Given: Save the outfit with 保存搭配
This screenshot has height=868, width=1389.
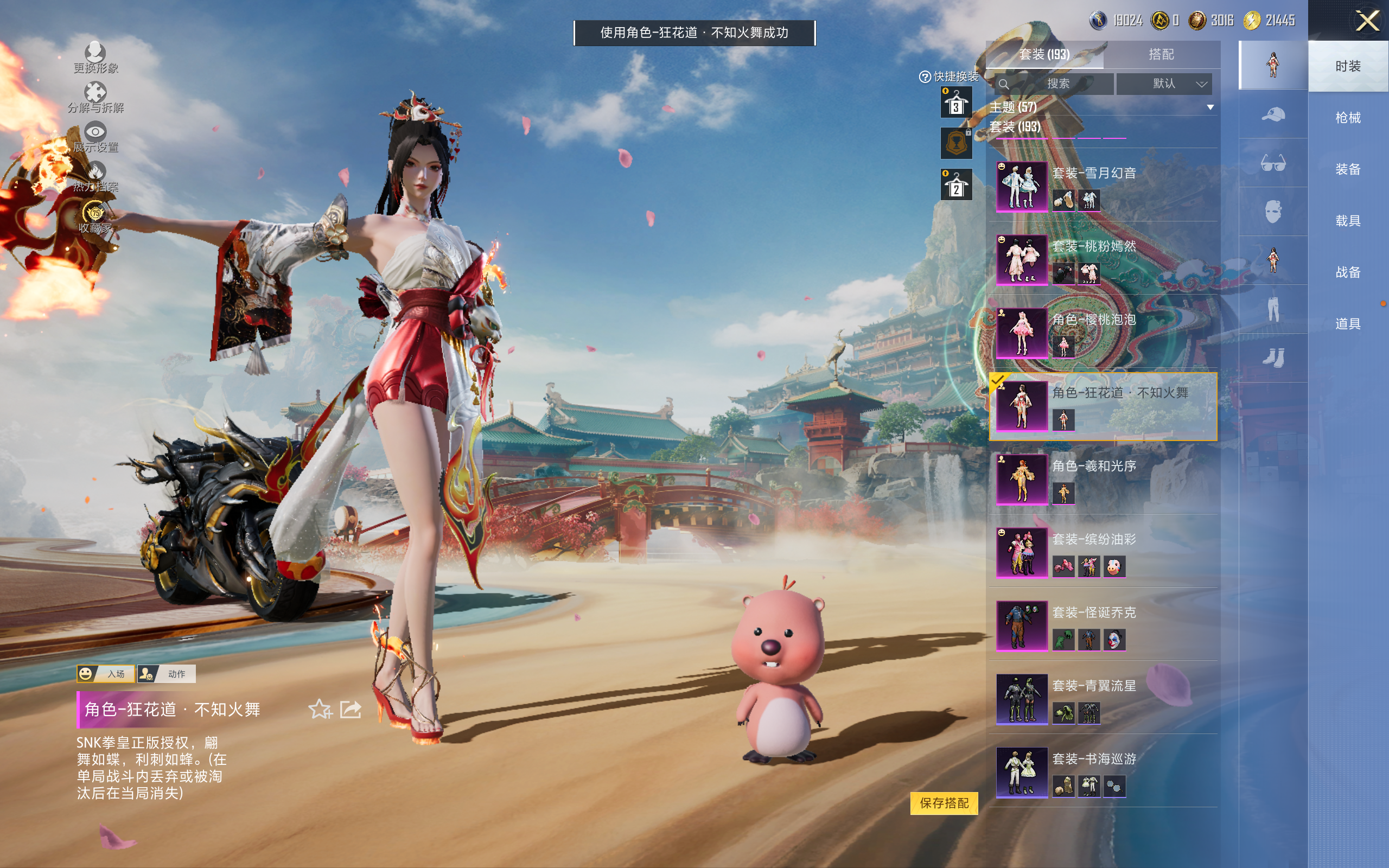Looking at the screenshot, I should coord(944,802).
